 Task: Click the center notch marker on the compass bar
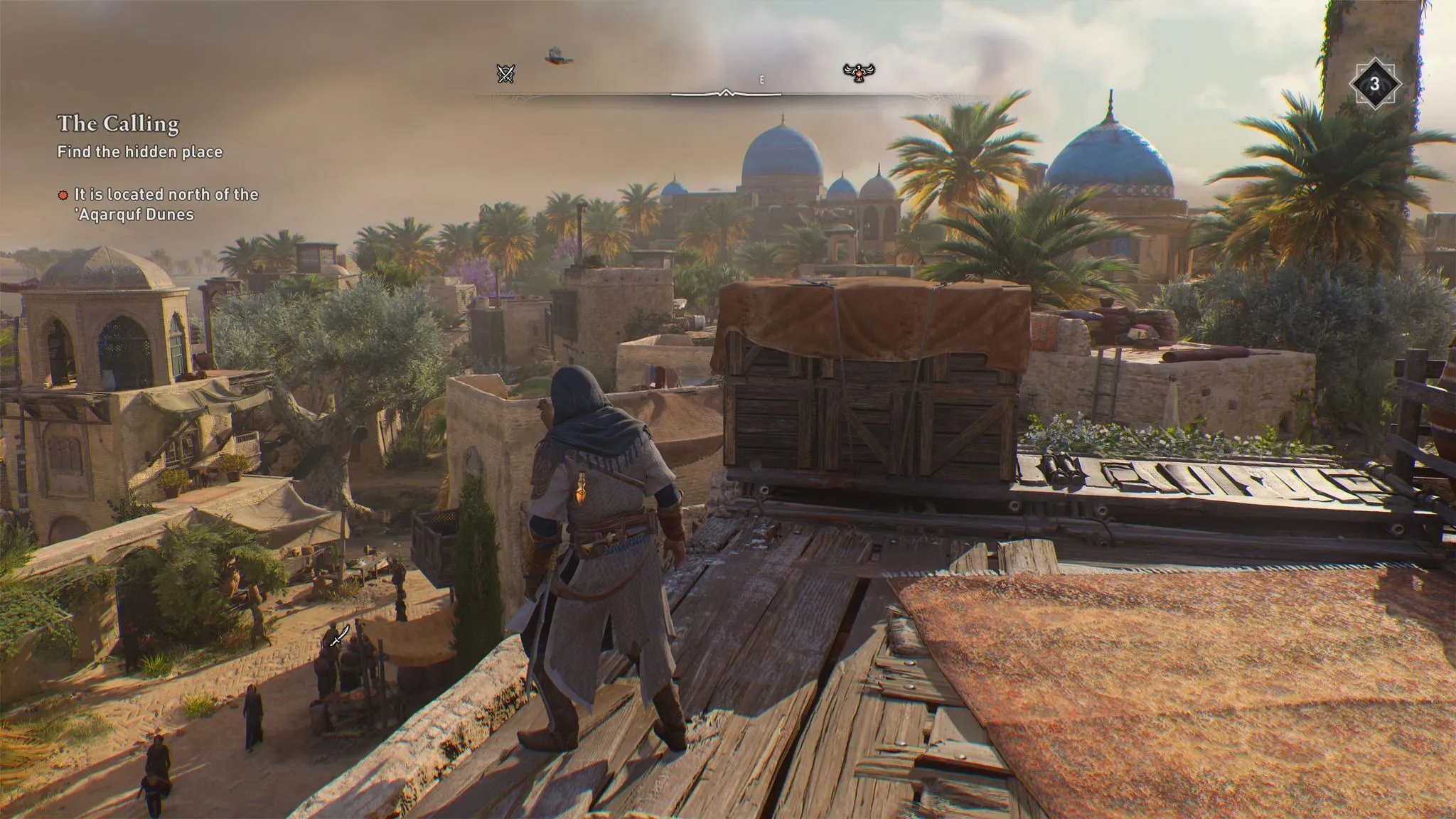click(727, 92)
